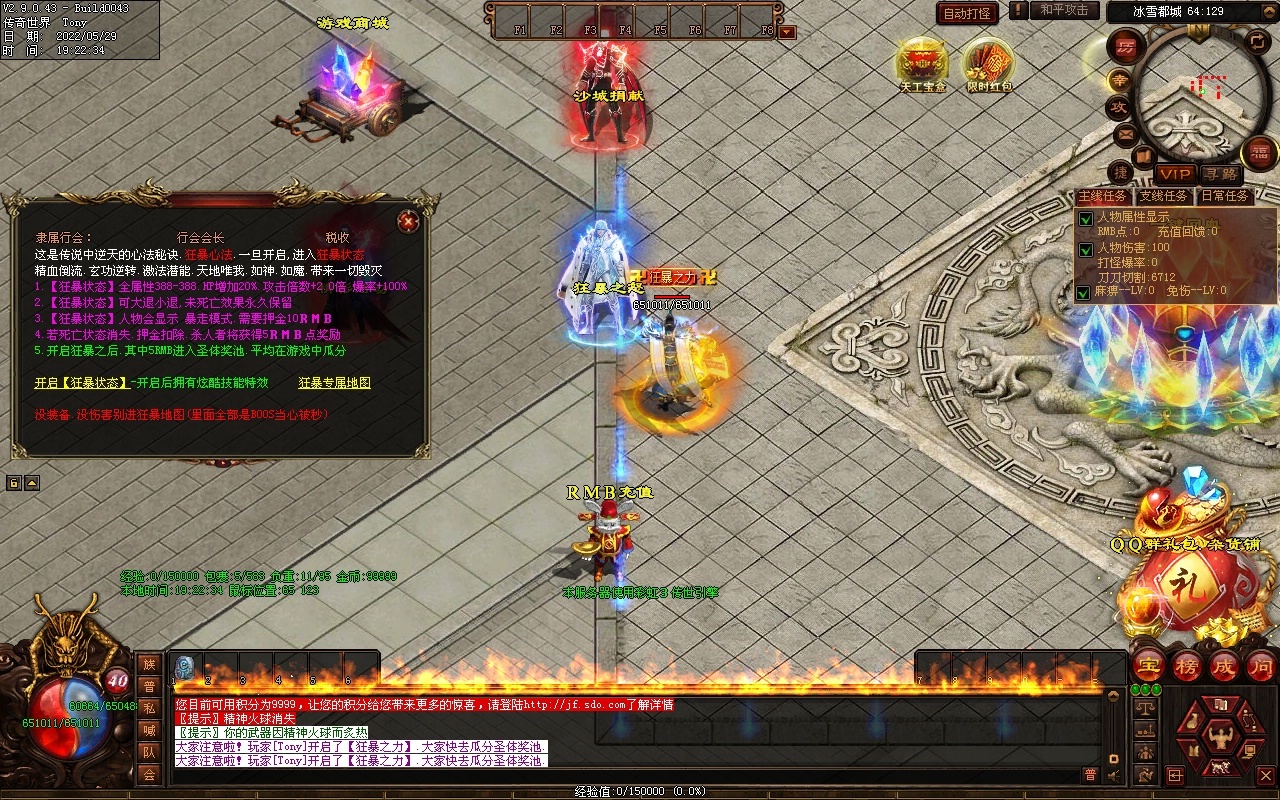Activate the 寻路 pathfinding button

click(1218, 174)
